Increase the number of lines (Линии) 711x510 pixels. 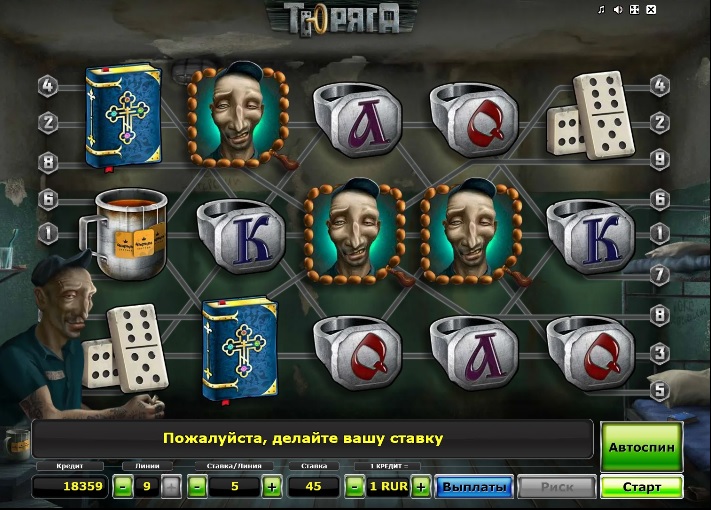(171, 487)
